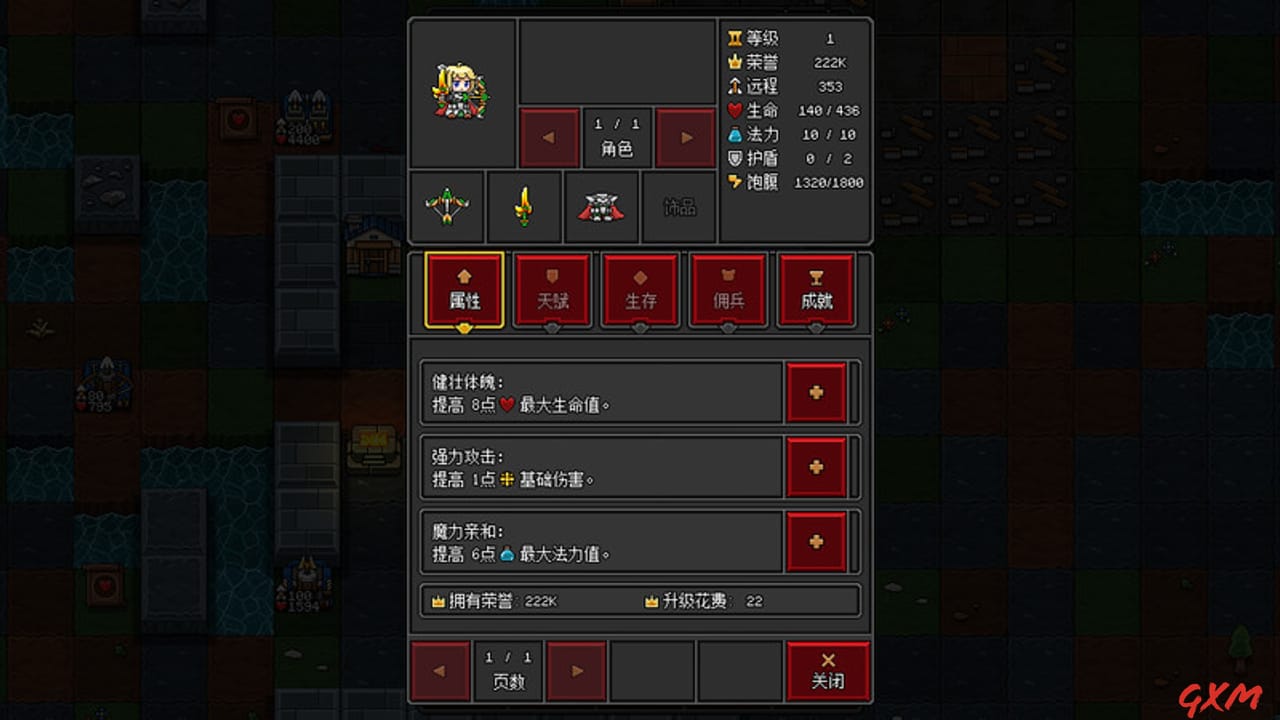The height and width of the screenshot is (720, 1280).
Task: Go to next character page
Action: tap(684, 137)
